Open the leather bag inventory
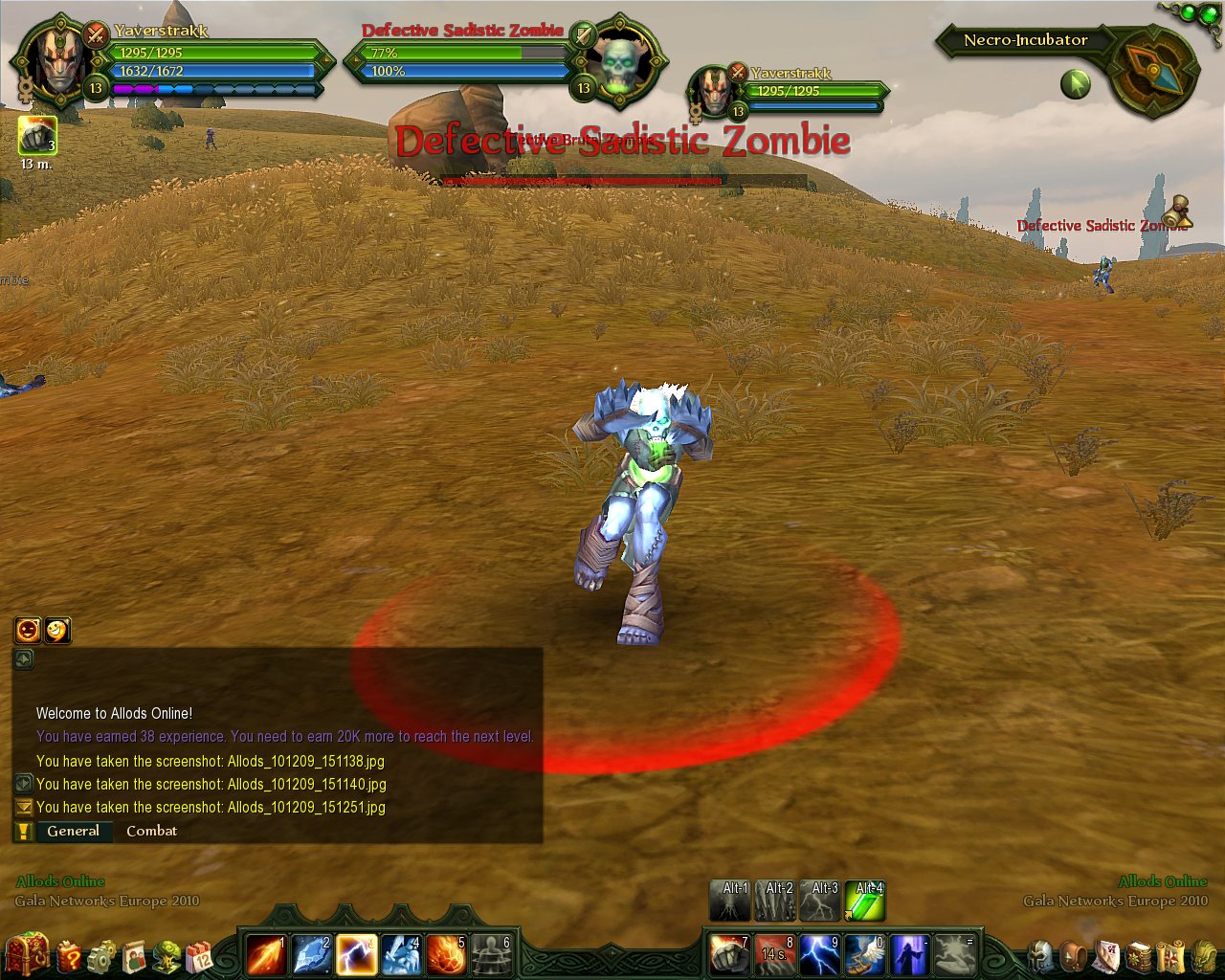The image size is (1225, 980). tap(1075, 955)
